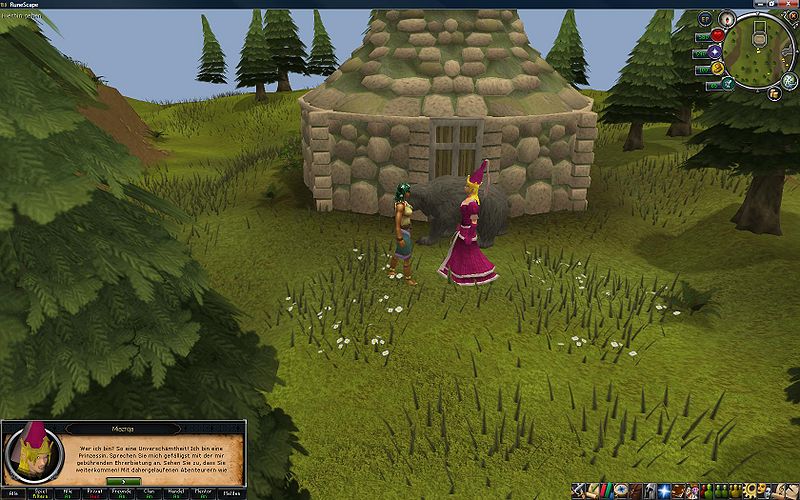Viewport: 800px width, 500px height.
Task: Open the friends list green figure tab
Action: 707,491
